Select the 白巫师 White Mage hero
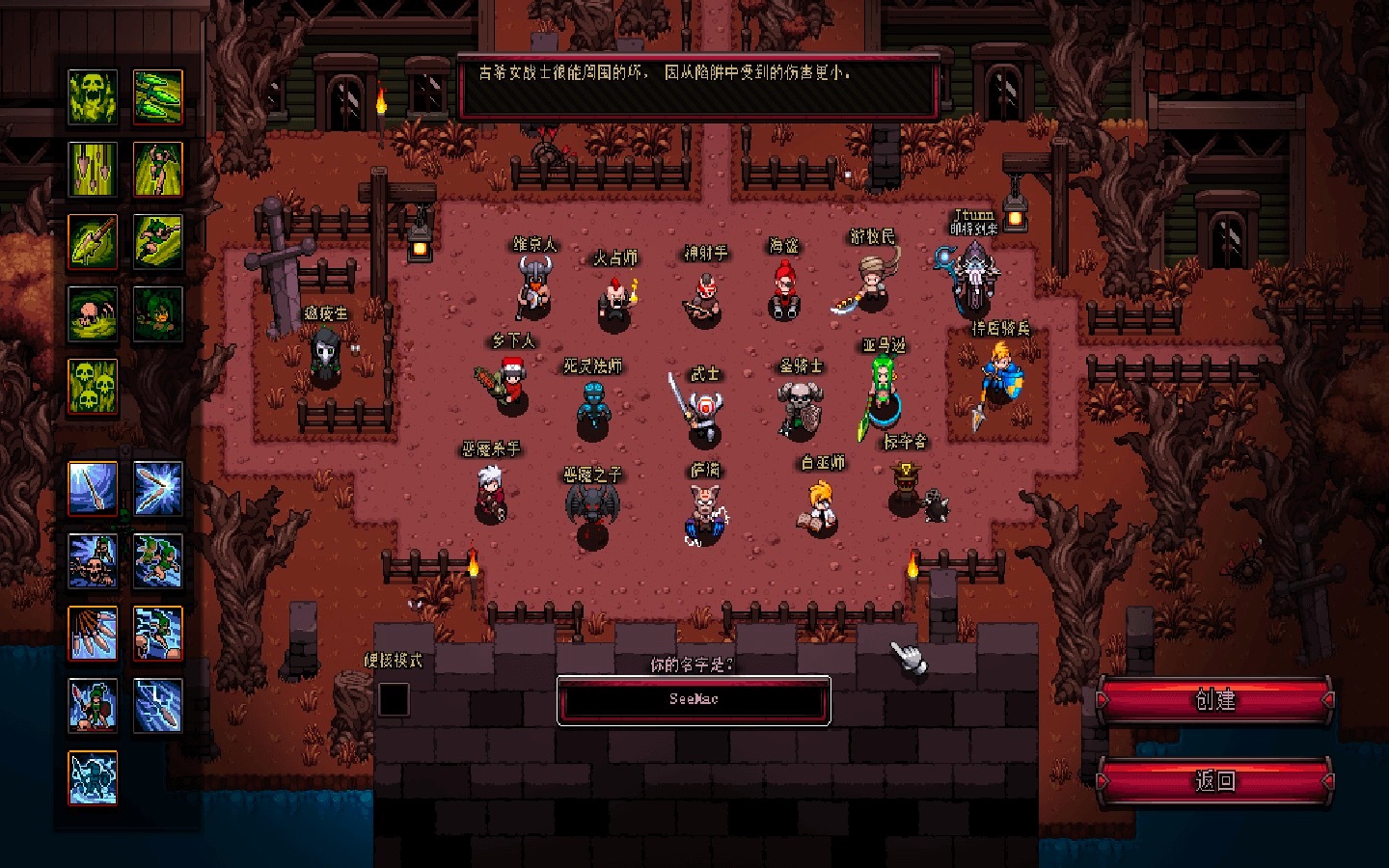The width and height of the screenshot is (1389, 868). click(x=822, y=506)
